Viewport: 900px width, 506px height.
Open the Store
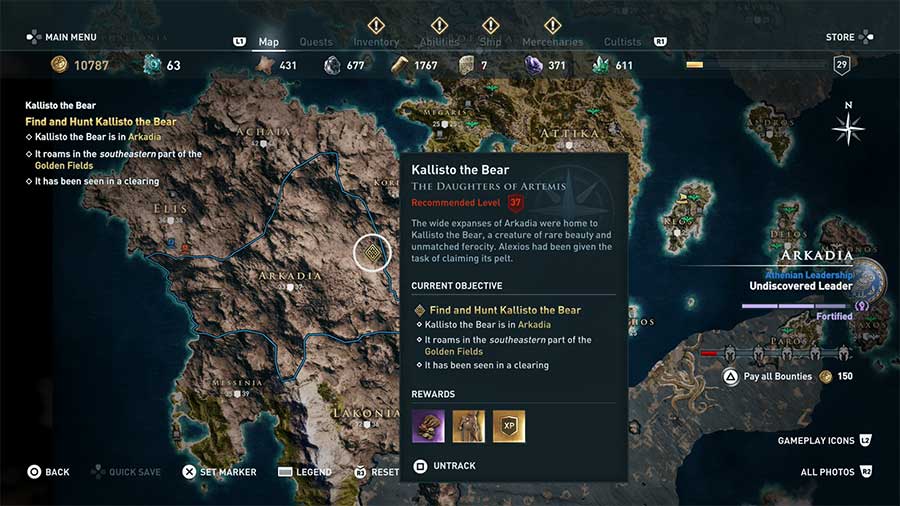(x=840, y=38)
